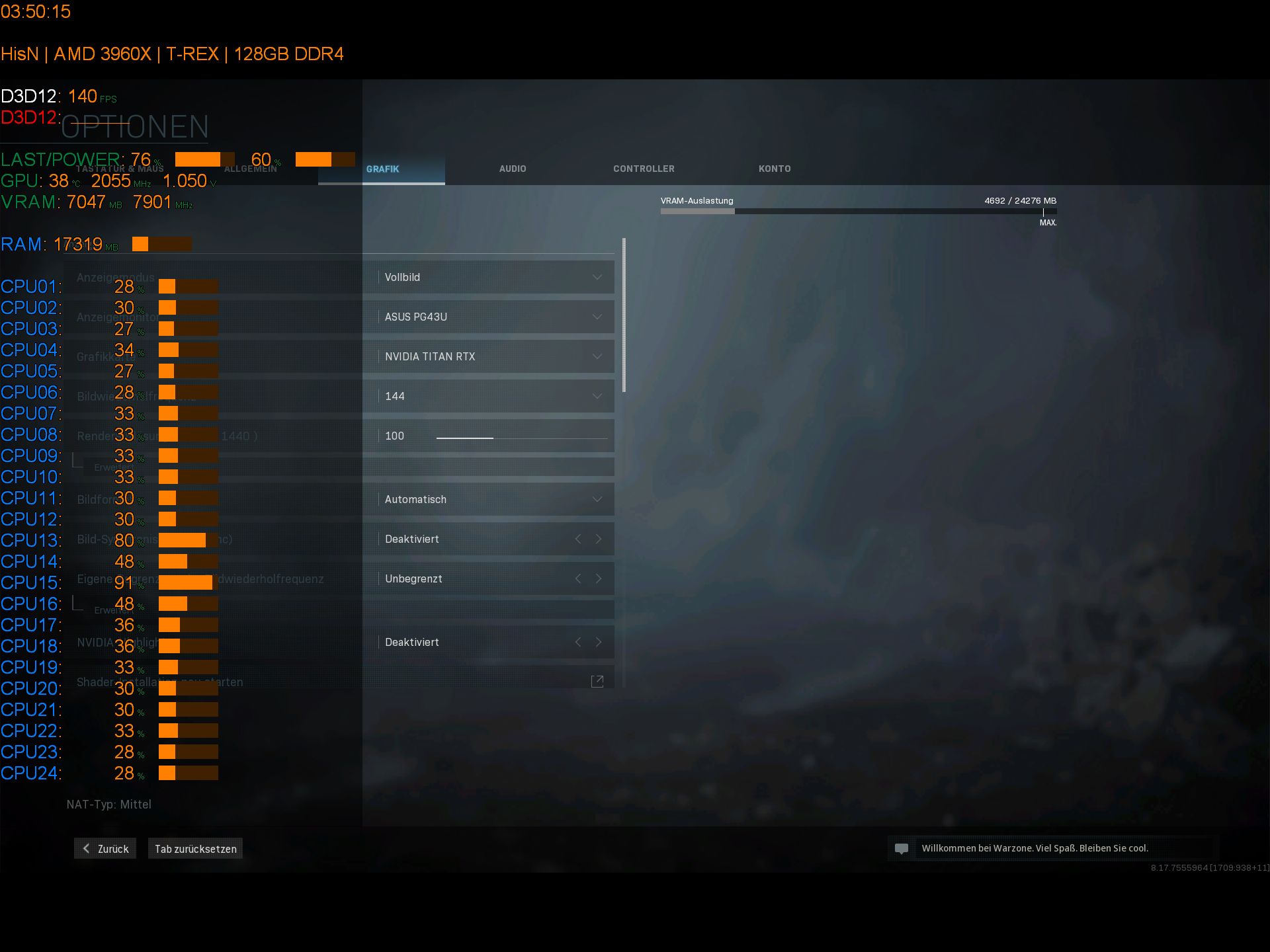Enable Bild-Synchronisierung using the right arrow
The image size is (1270, 952).
click(599, 539)
